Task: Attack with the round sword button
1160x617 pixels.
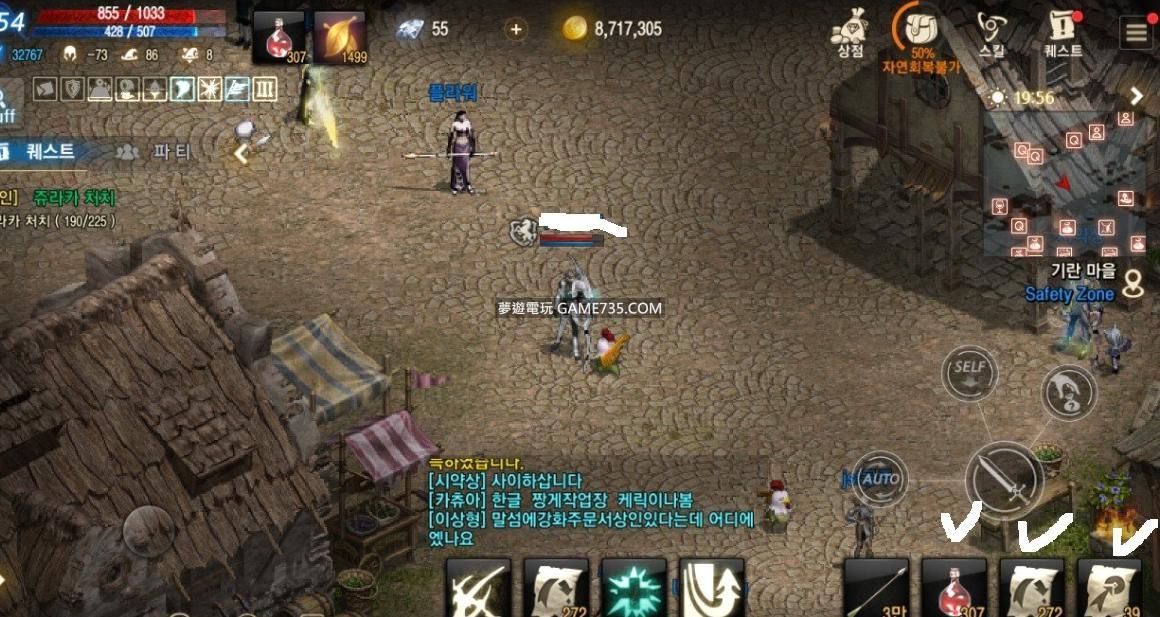Action: pyautogui.click(x=1004, y=480)
